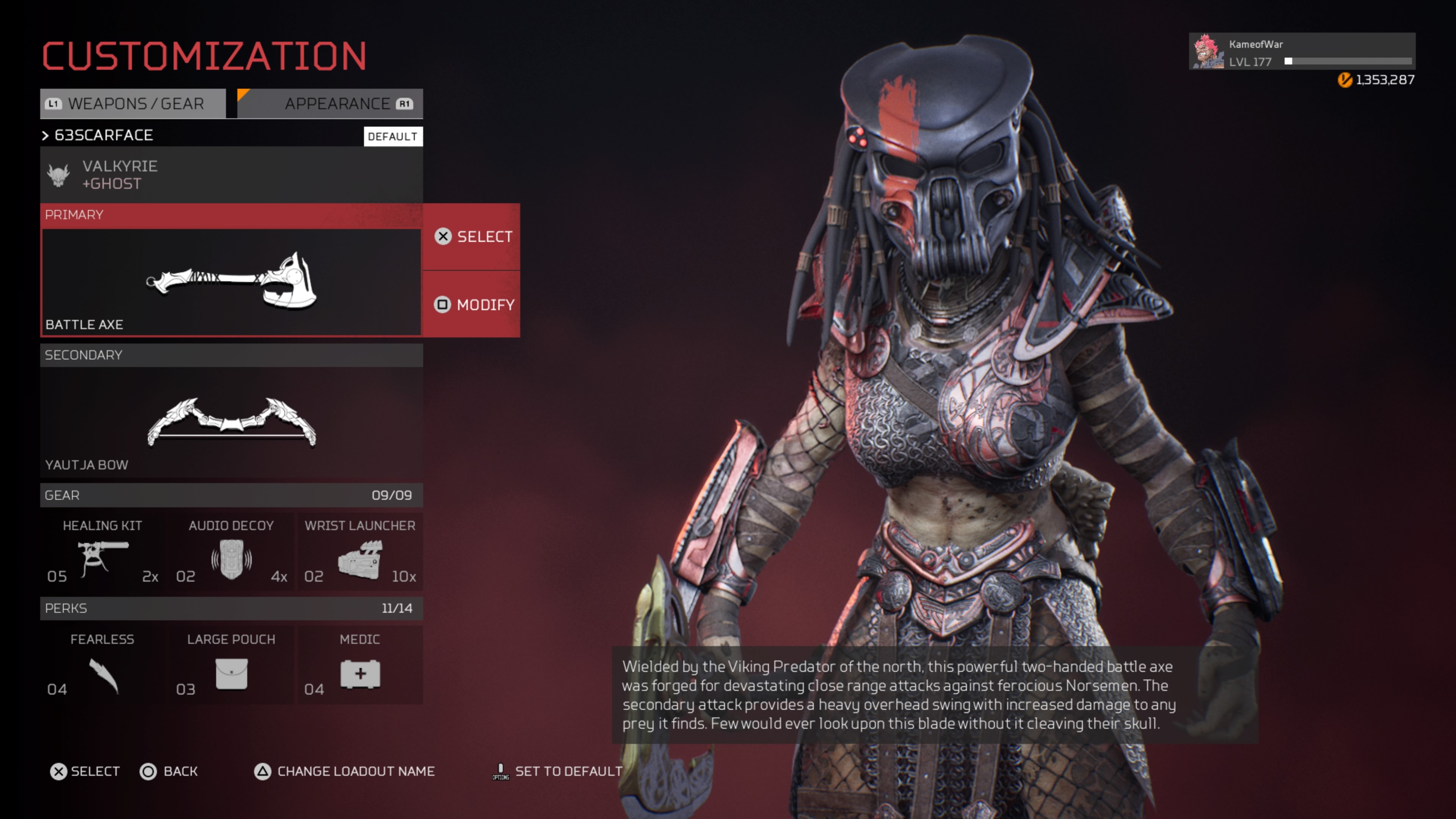Open the KameofWar player profile card
Viewport: 1456px width, 819px height.
pyautogui.click(x=1301, y=52)
